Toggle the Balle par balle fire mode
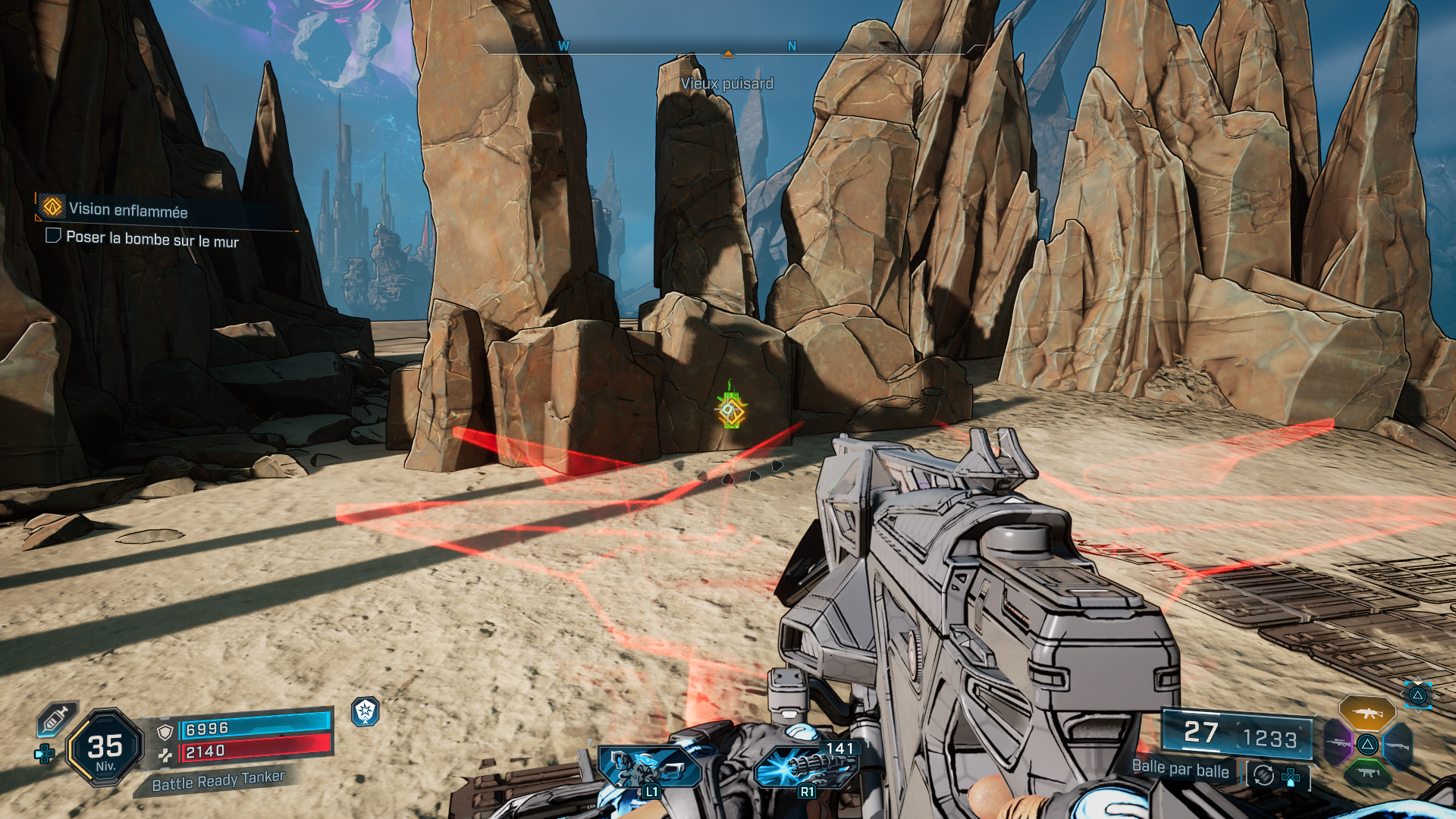 (1180, 769)
